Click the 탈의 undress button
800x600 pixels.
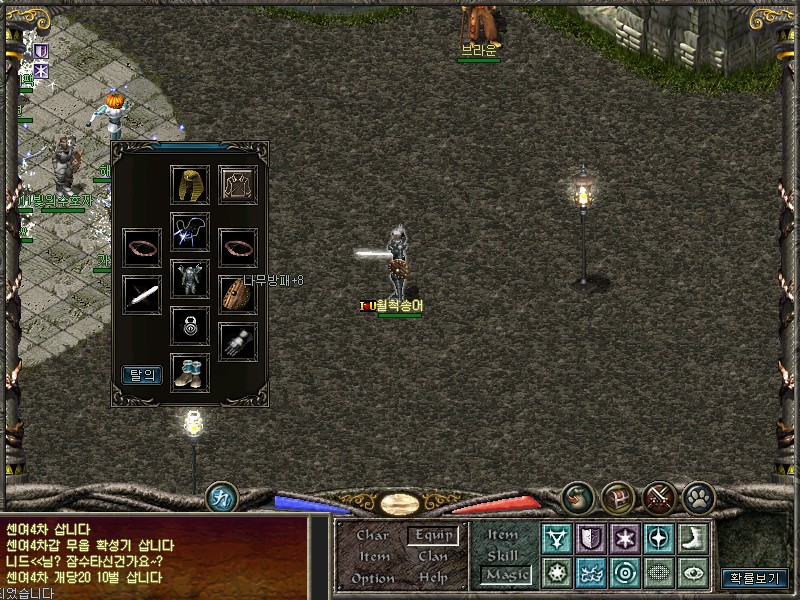(142, 375)
